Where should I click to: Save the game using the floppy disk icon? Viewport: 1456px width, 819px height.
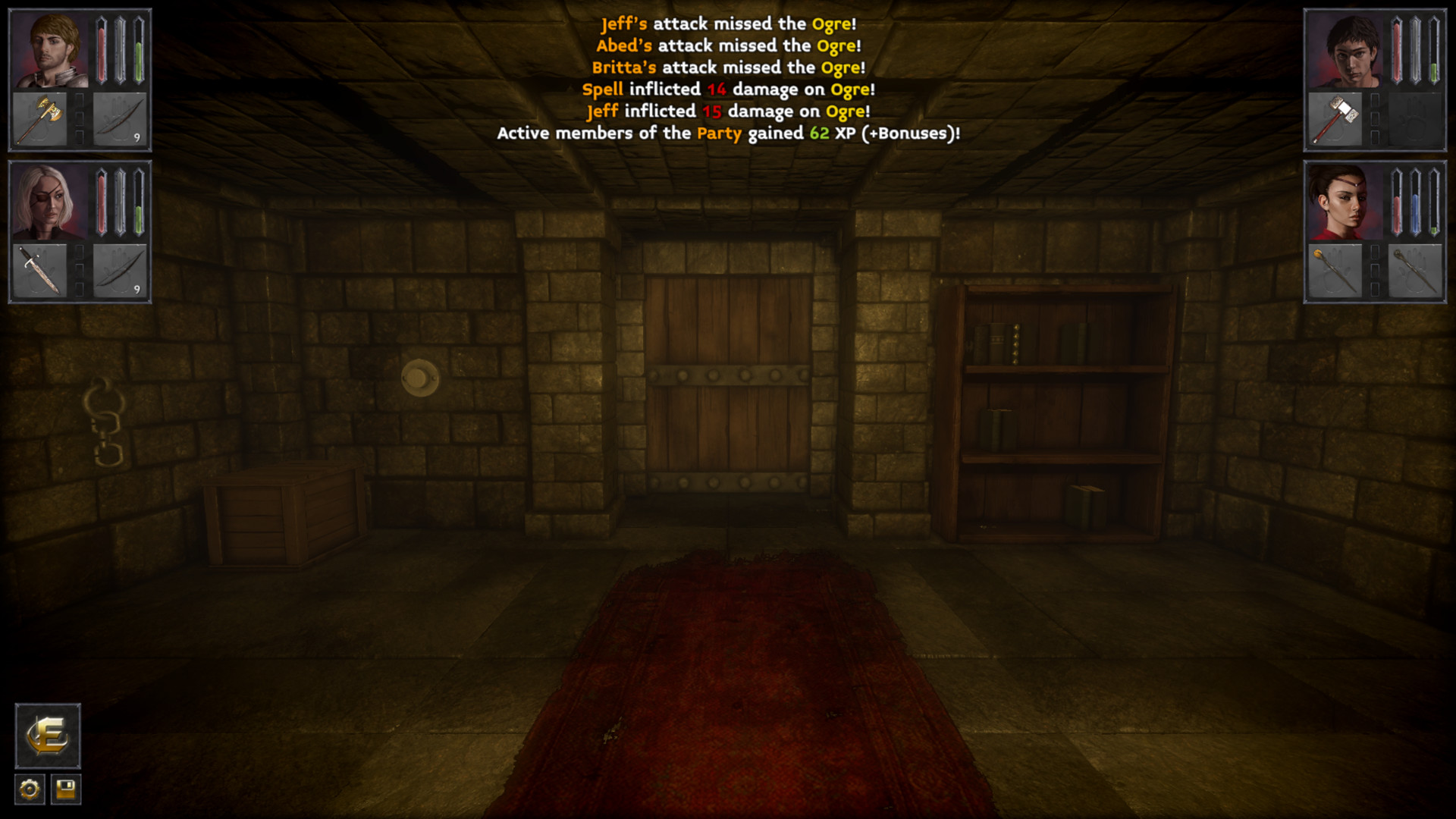(x=67, y=789)
